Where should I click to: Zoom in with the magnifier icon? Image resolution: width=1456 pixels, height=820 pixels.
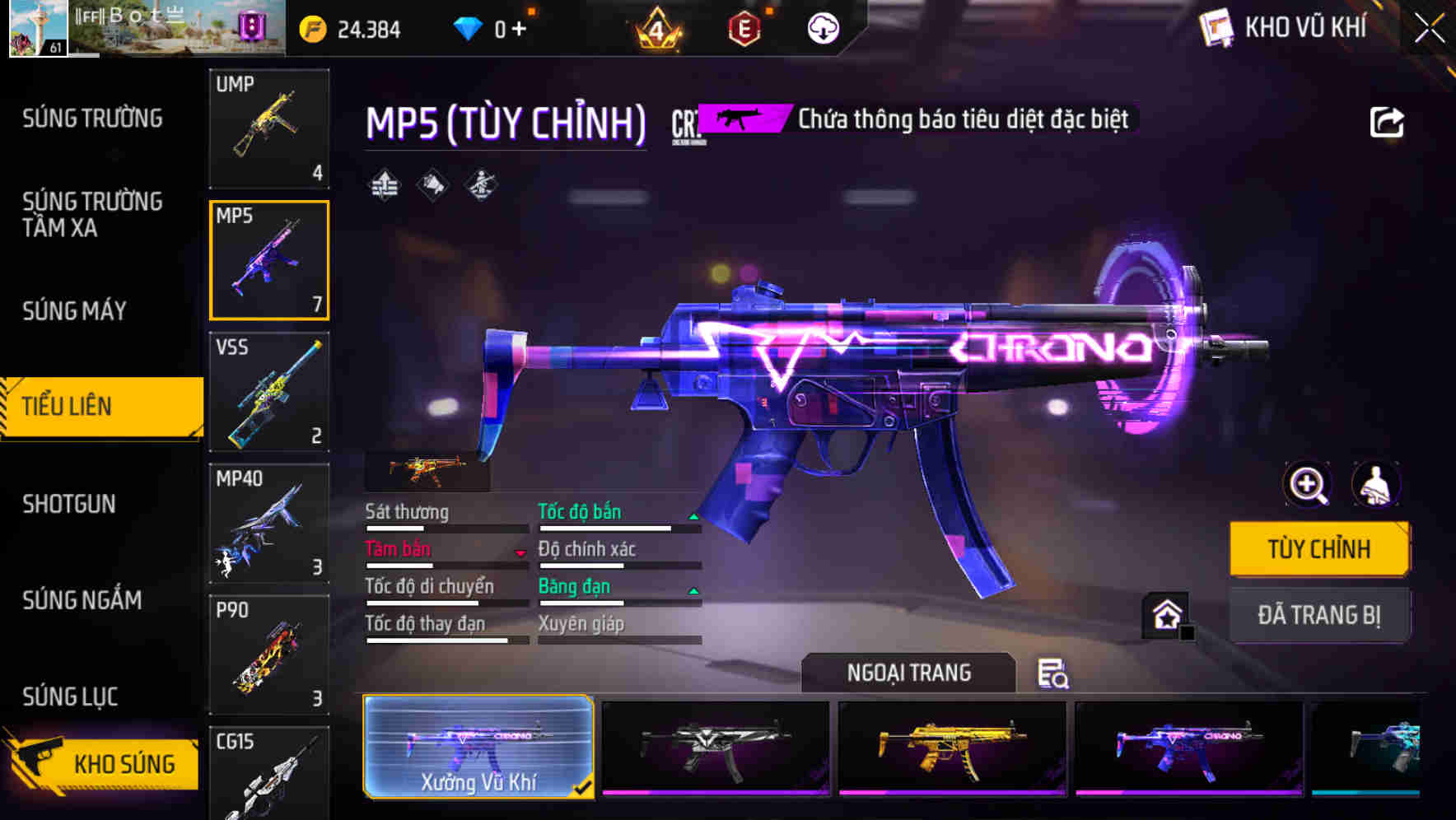1308,484
